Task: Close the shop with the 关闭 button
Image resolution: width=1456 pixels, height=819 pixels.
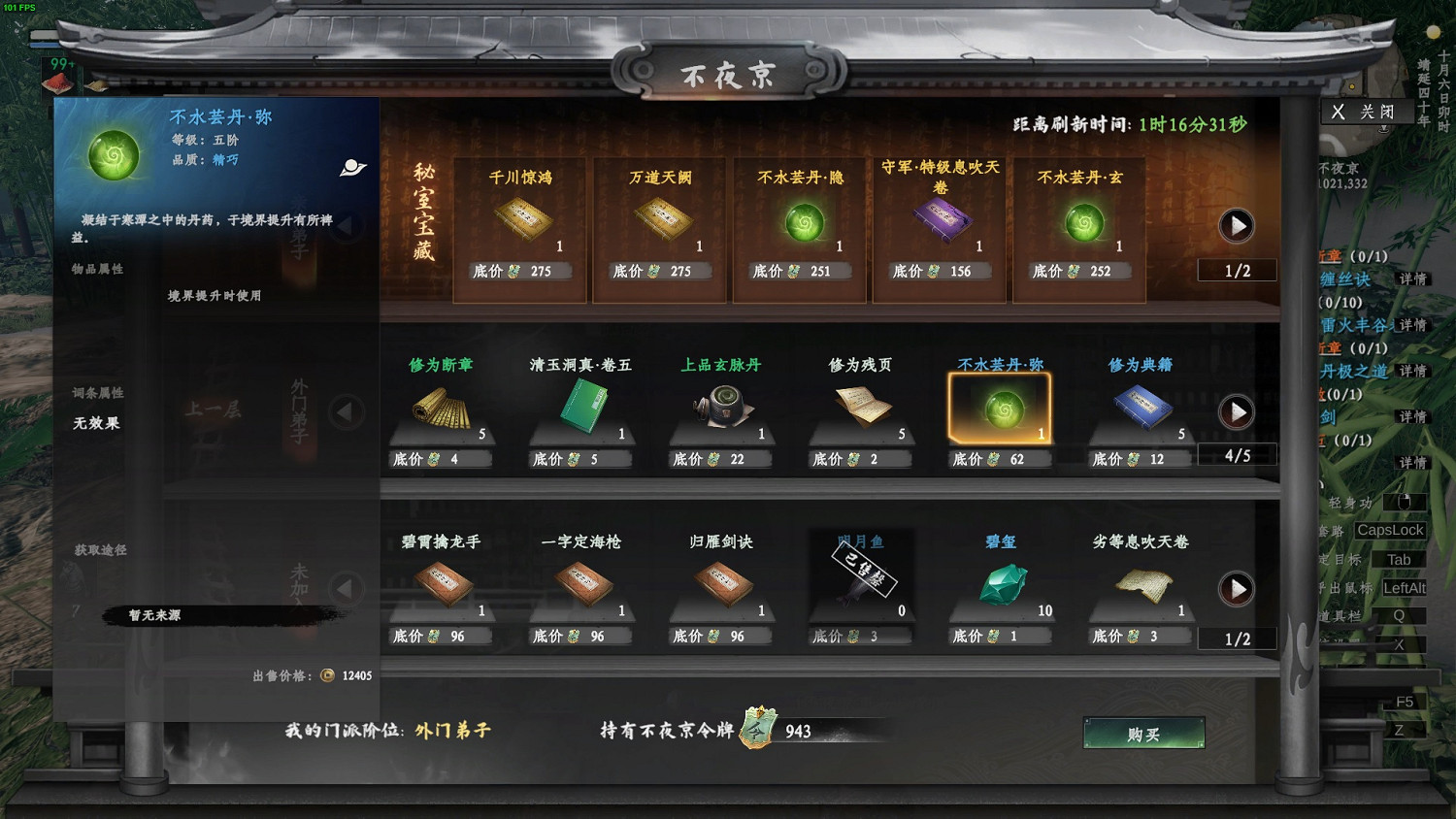Action: coord(1367,112)
